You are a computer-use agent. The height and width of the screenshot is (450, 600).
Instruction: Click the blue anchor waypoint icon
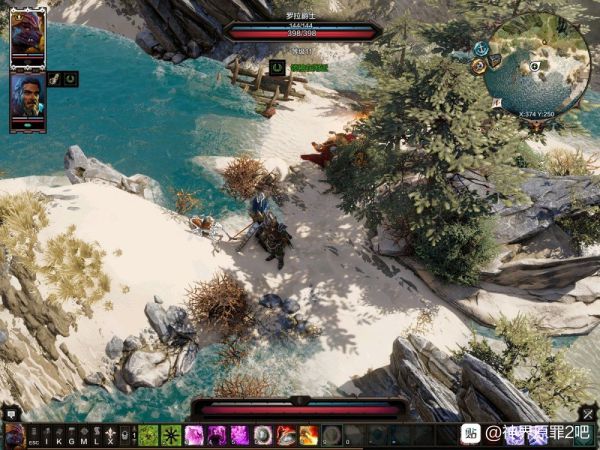482,47
